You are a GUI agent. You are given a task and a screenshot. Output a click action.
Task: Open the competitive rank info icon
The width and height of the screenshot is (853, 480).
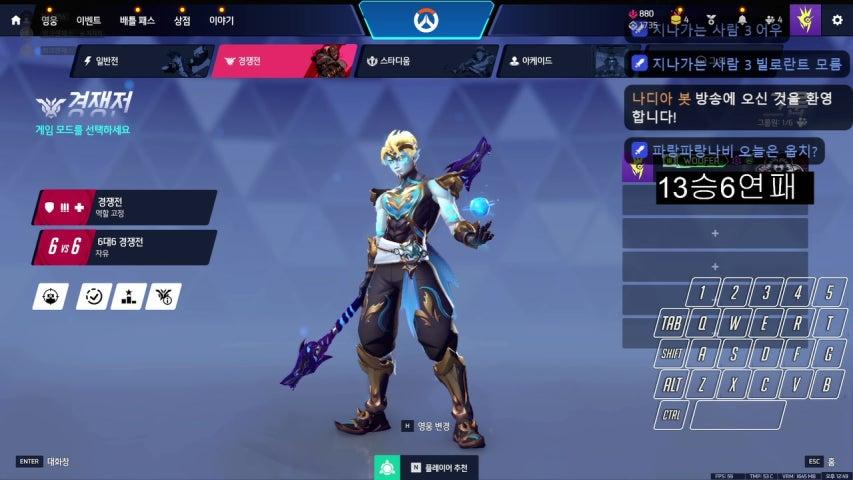click(x=163, y=296)
